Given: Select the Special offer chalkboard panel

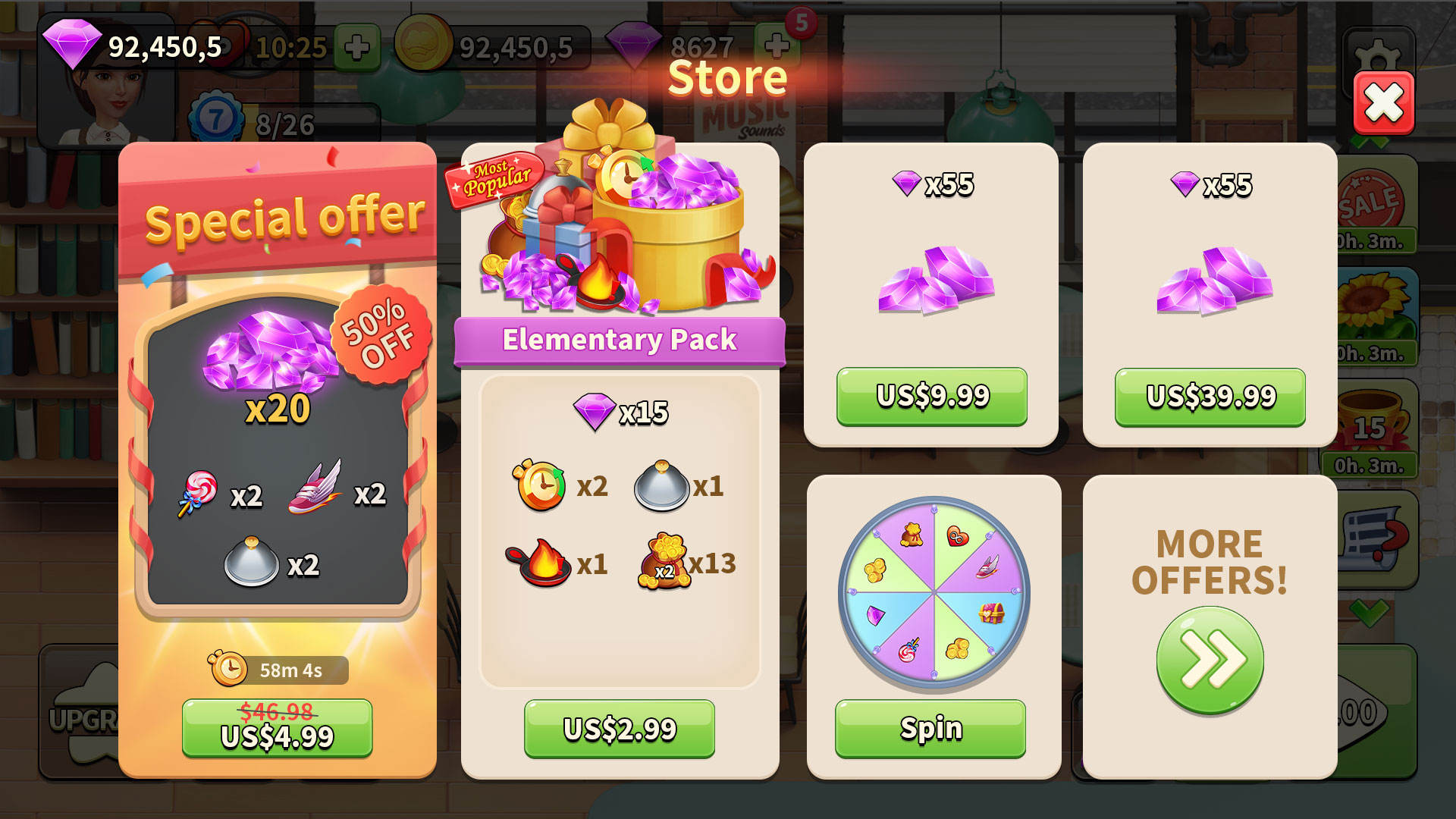Looking at the screenshot, I should [278, 455].
